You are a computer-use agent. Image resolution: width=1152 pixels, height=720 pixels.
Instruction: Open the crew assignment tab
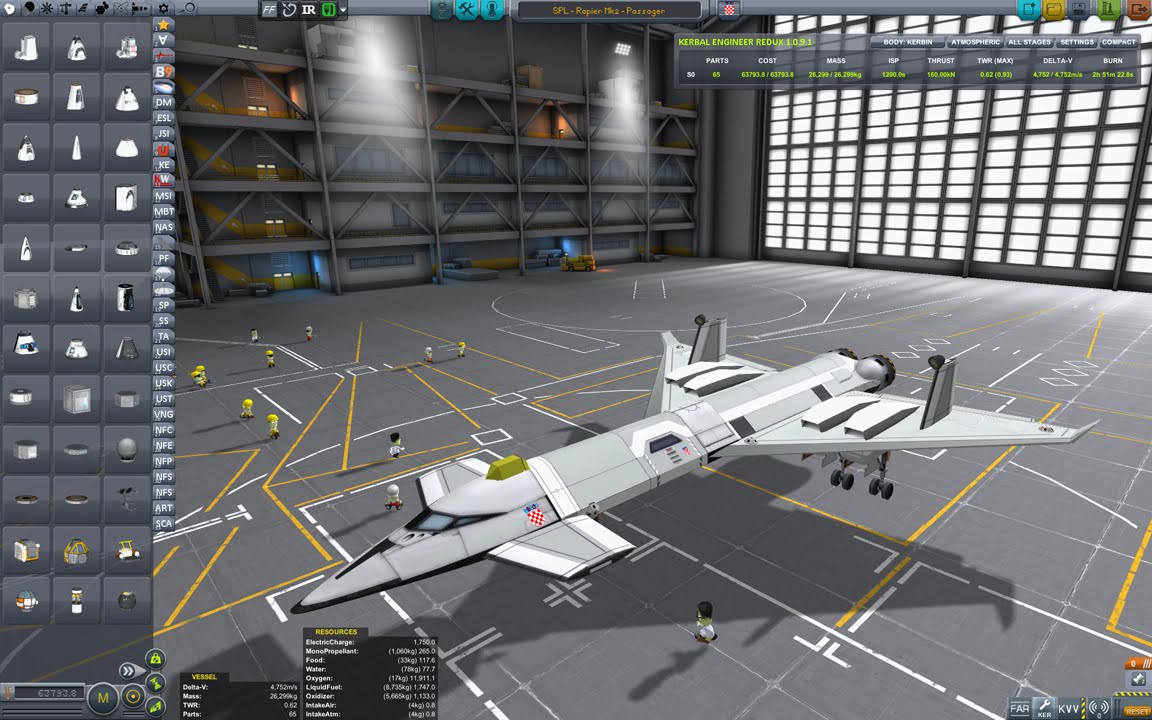(492, 10)
